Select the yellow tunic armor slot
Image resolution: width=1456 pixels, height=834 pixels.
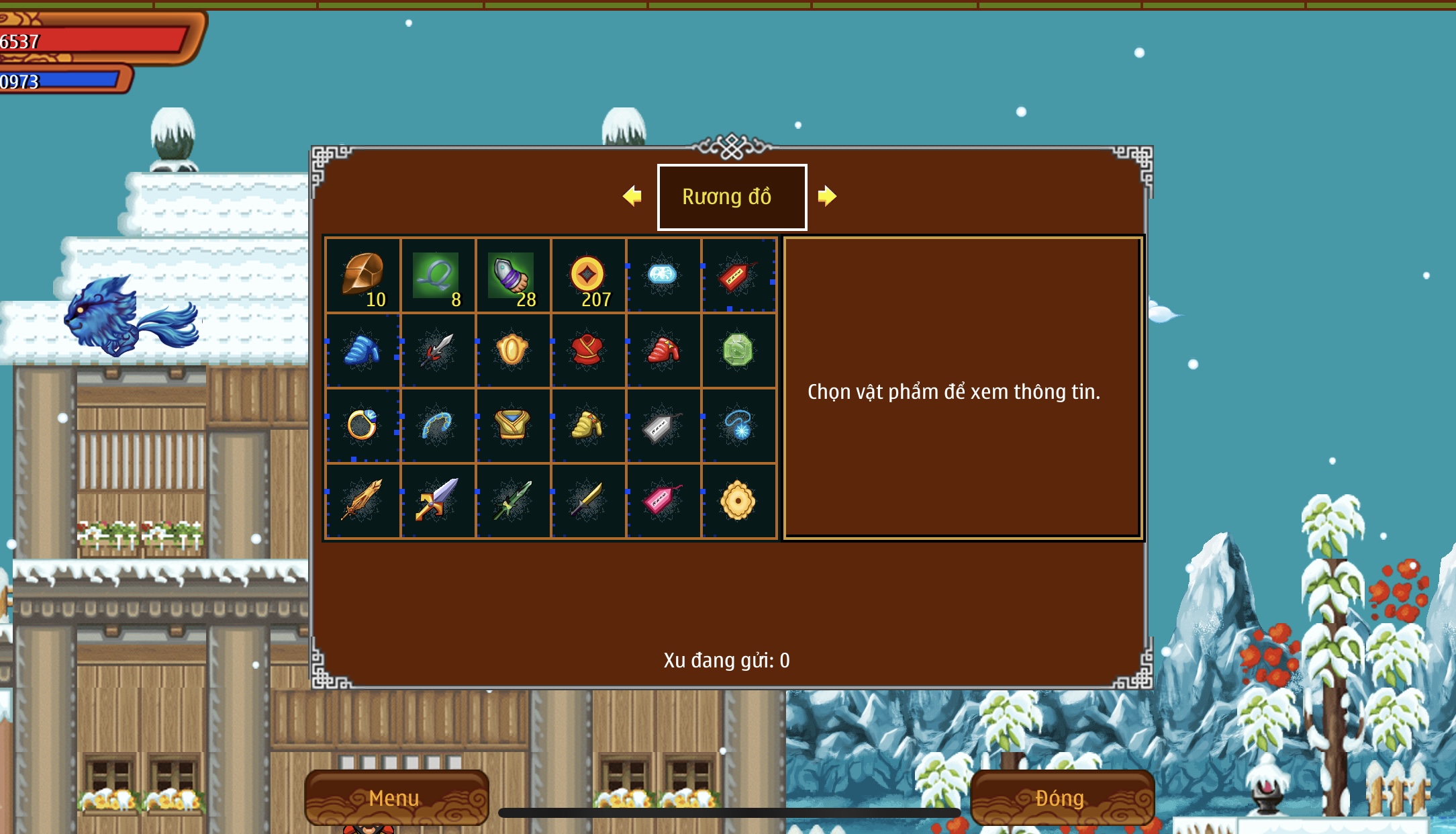pyautogui.click(x=512, y=425)
